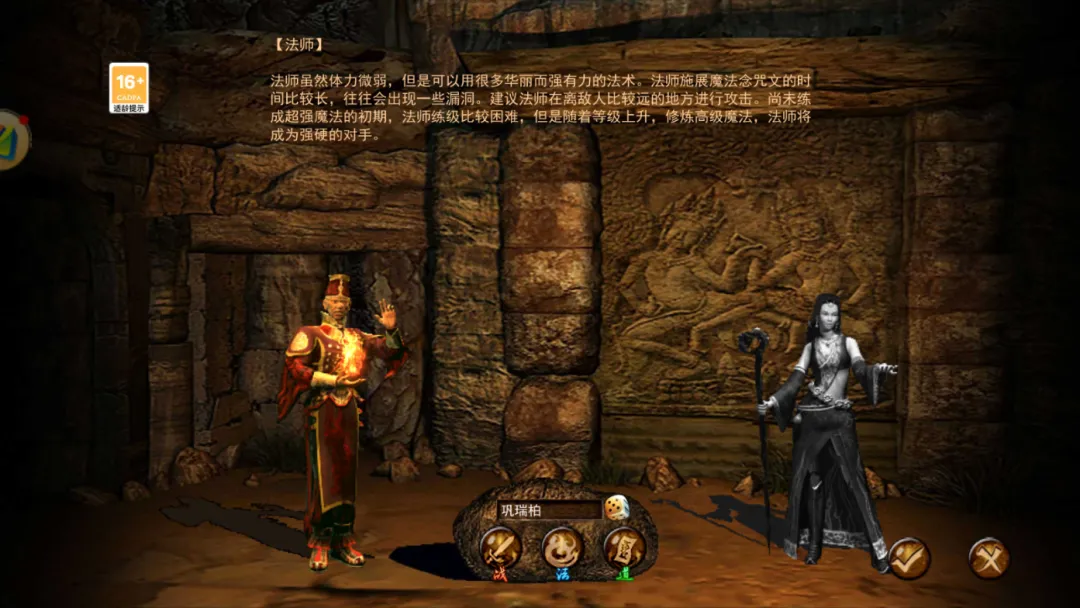Screen dimensions: 1080x608
Task: Select the mage class flame button
Action: coord(562,548)
